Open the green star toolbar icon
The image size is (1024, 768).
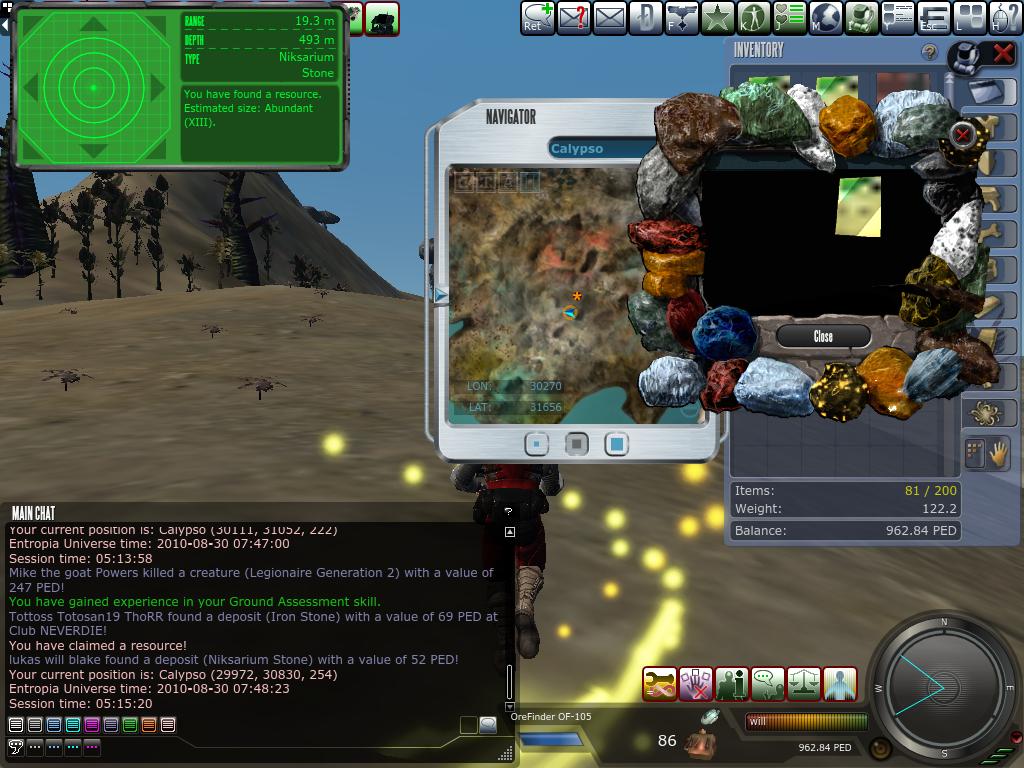coord(716,17)
